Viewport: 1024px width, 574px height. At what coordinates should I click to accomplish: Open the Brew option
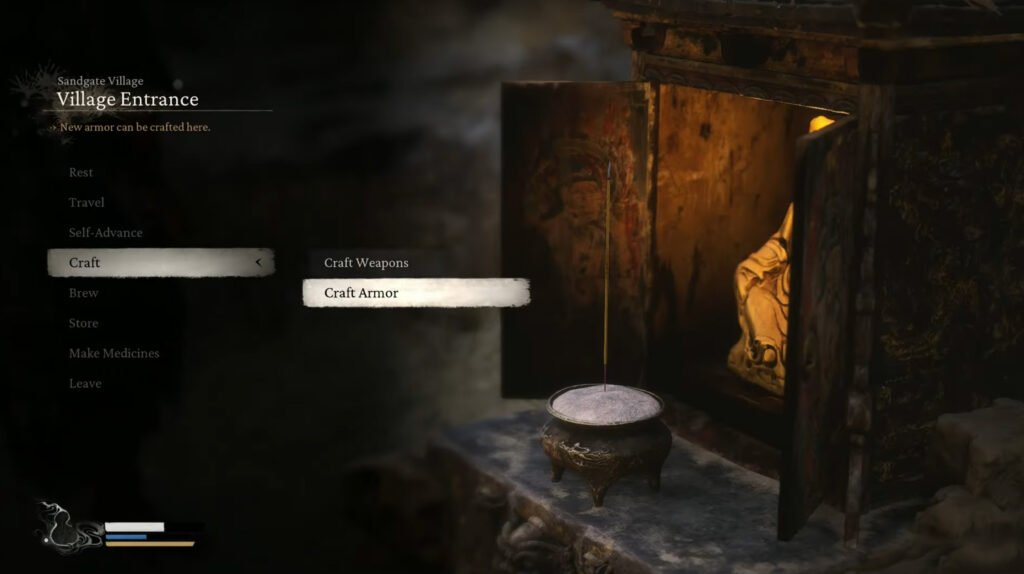click(84, 293)
